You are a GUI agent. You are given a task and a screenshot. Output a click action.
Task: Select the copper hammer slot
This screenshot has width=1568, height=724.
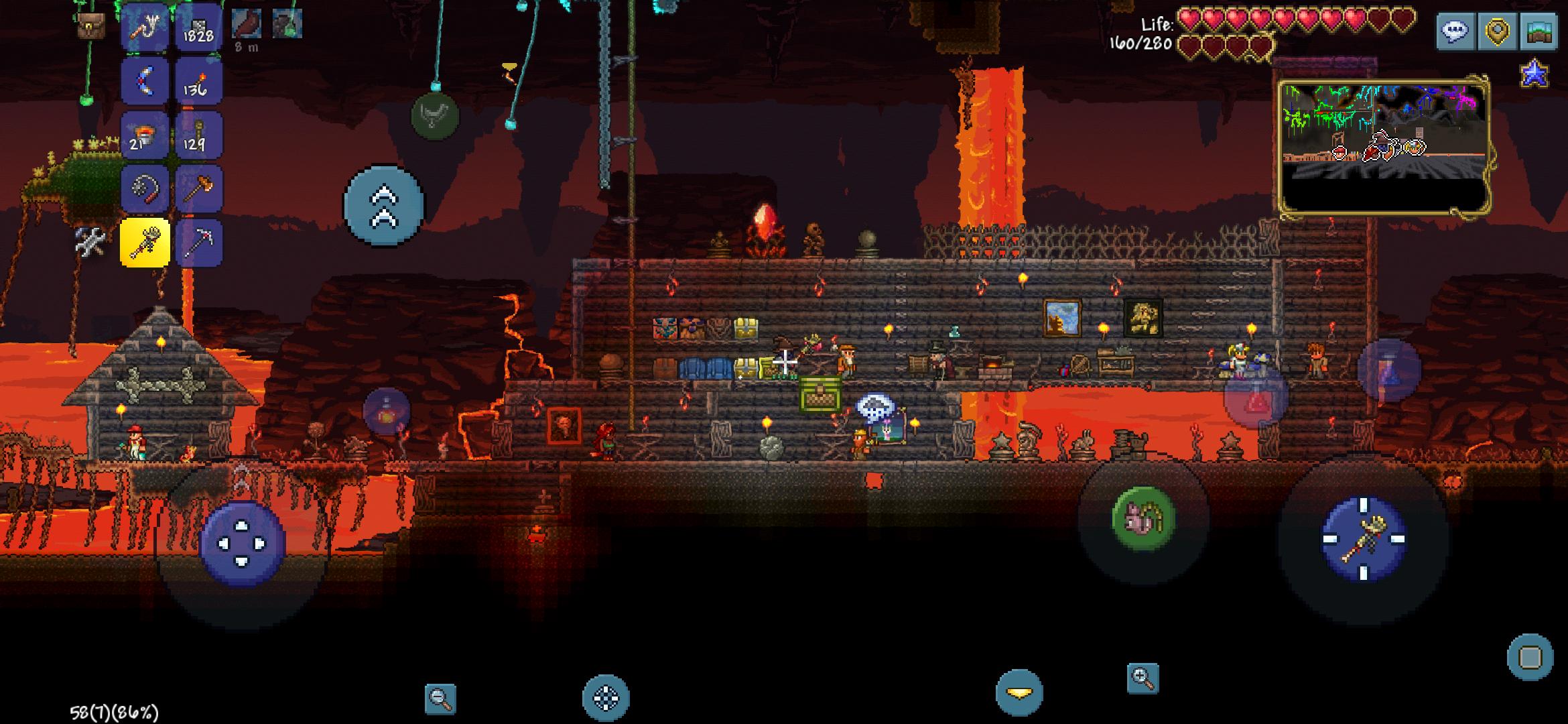tap(198, 189)
